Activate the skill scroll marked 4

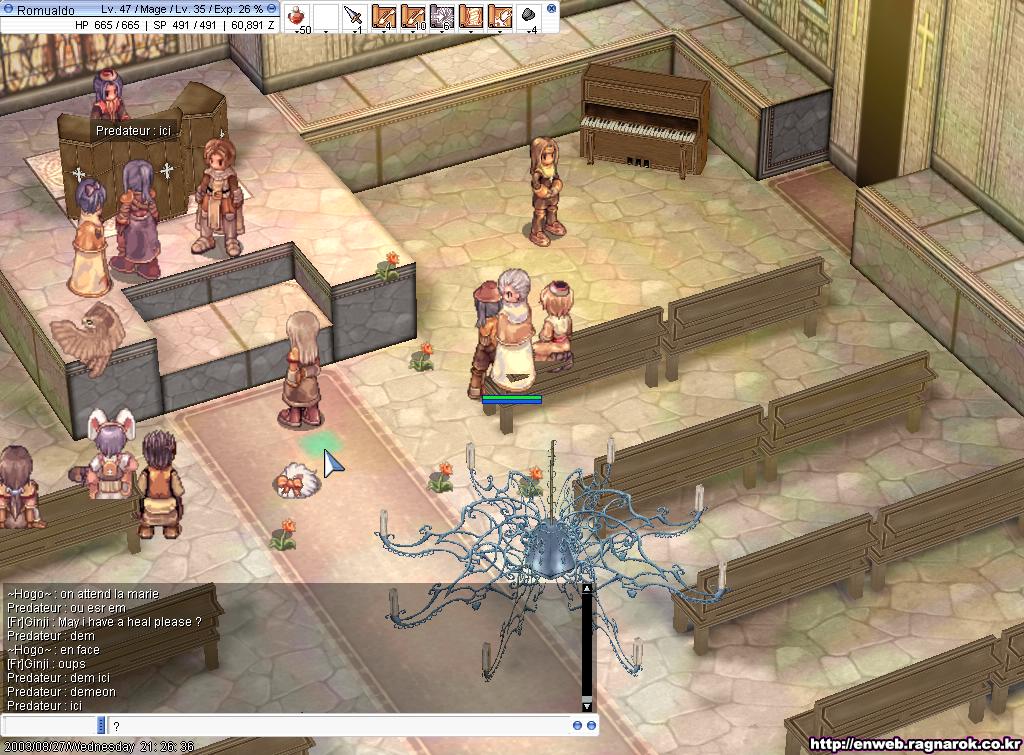383,16
